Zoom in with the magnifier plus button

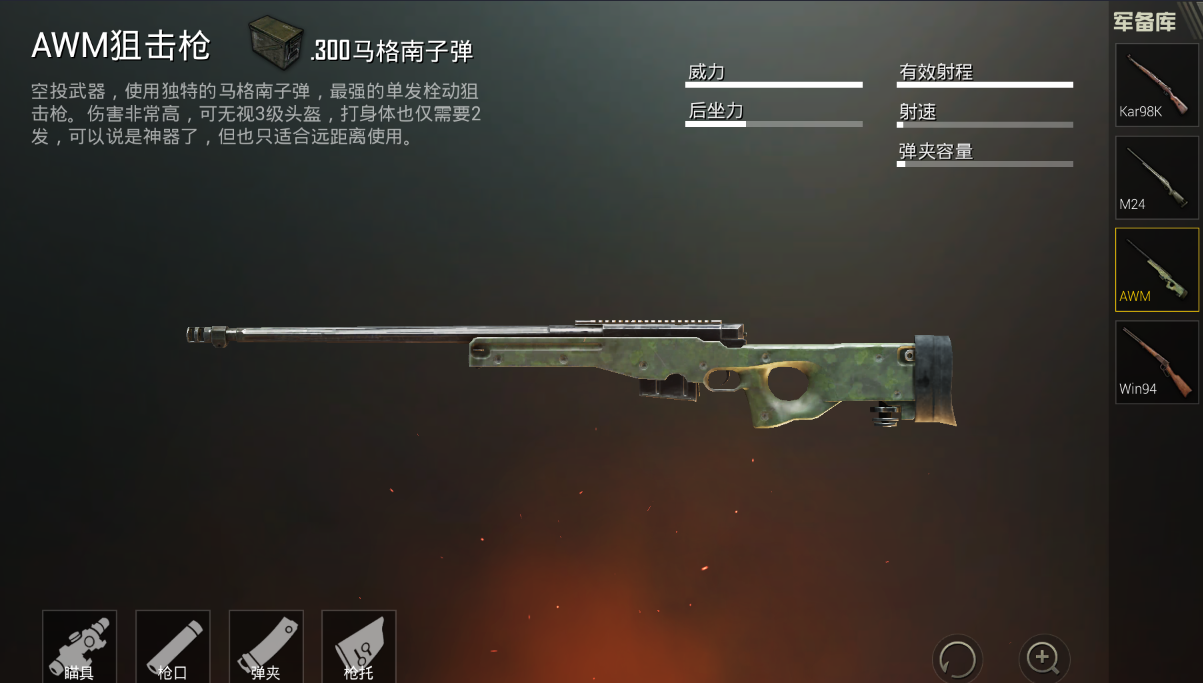(x=1043, y=658)
